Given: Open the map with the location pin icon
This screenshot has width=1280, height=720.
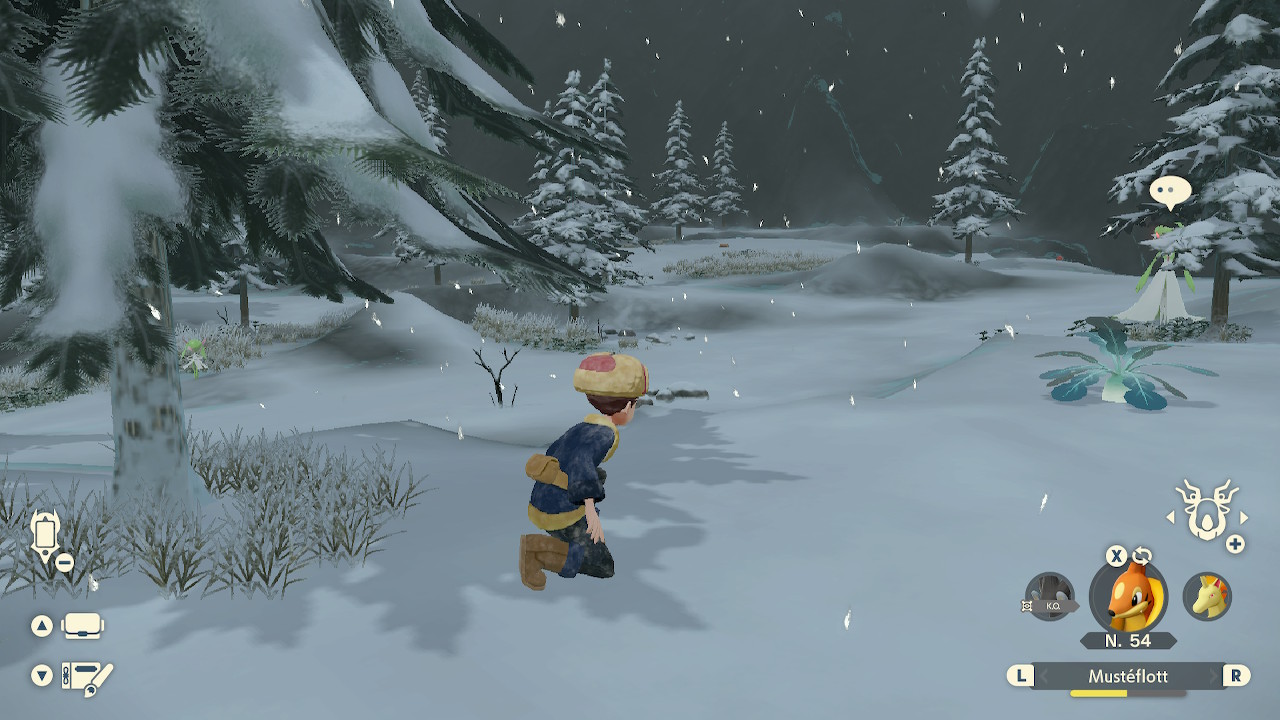Looking at the screenshot, I should pos(46,537).
